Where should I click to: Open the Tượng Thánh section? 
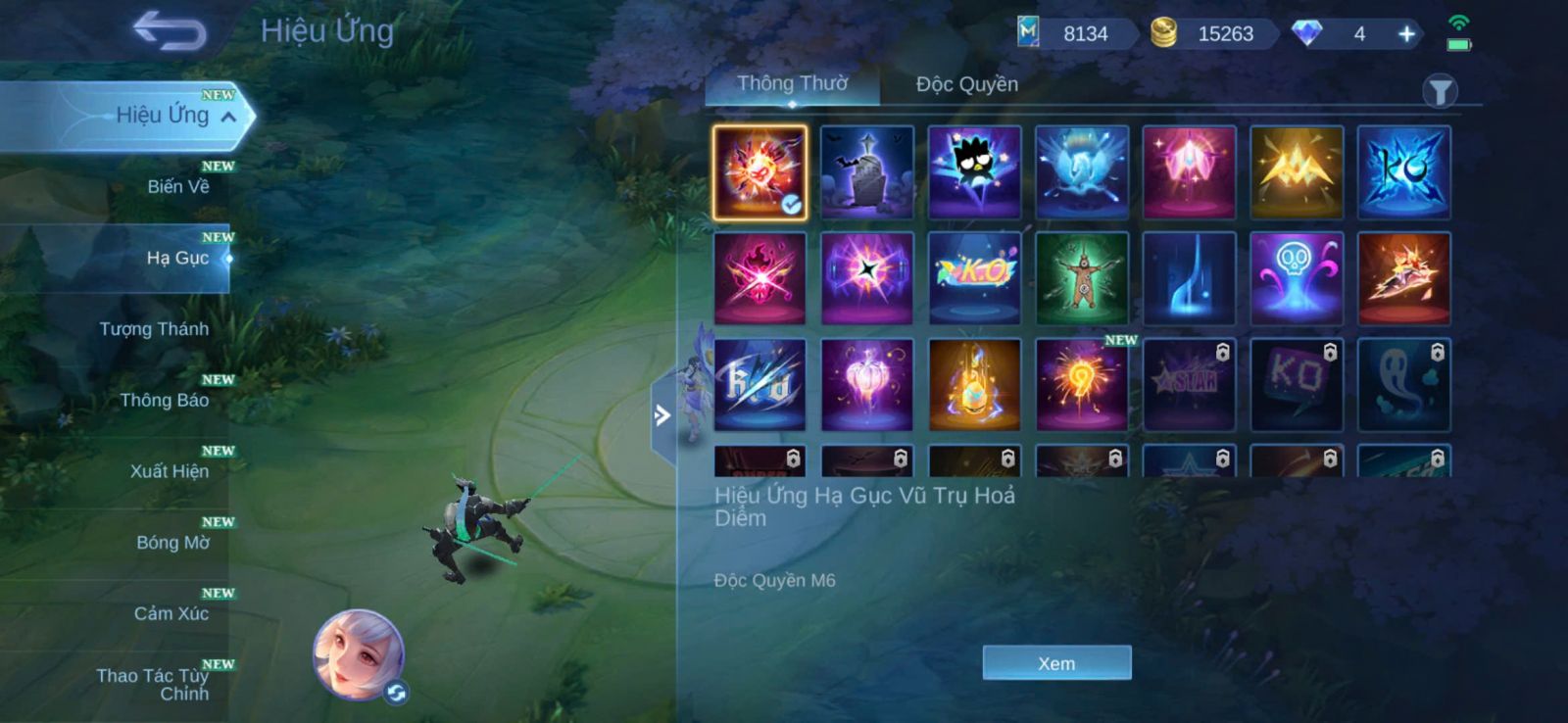pyautogui.click(x=154, y=329)
